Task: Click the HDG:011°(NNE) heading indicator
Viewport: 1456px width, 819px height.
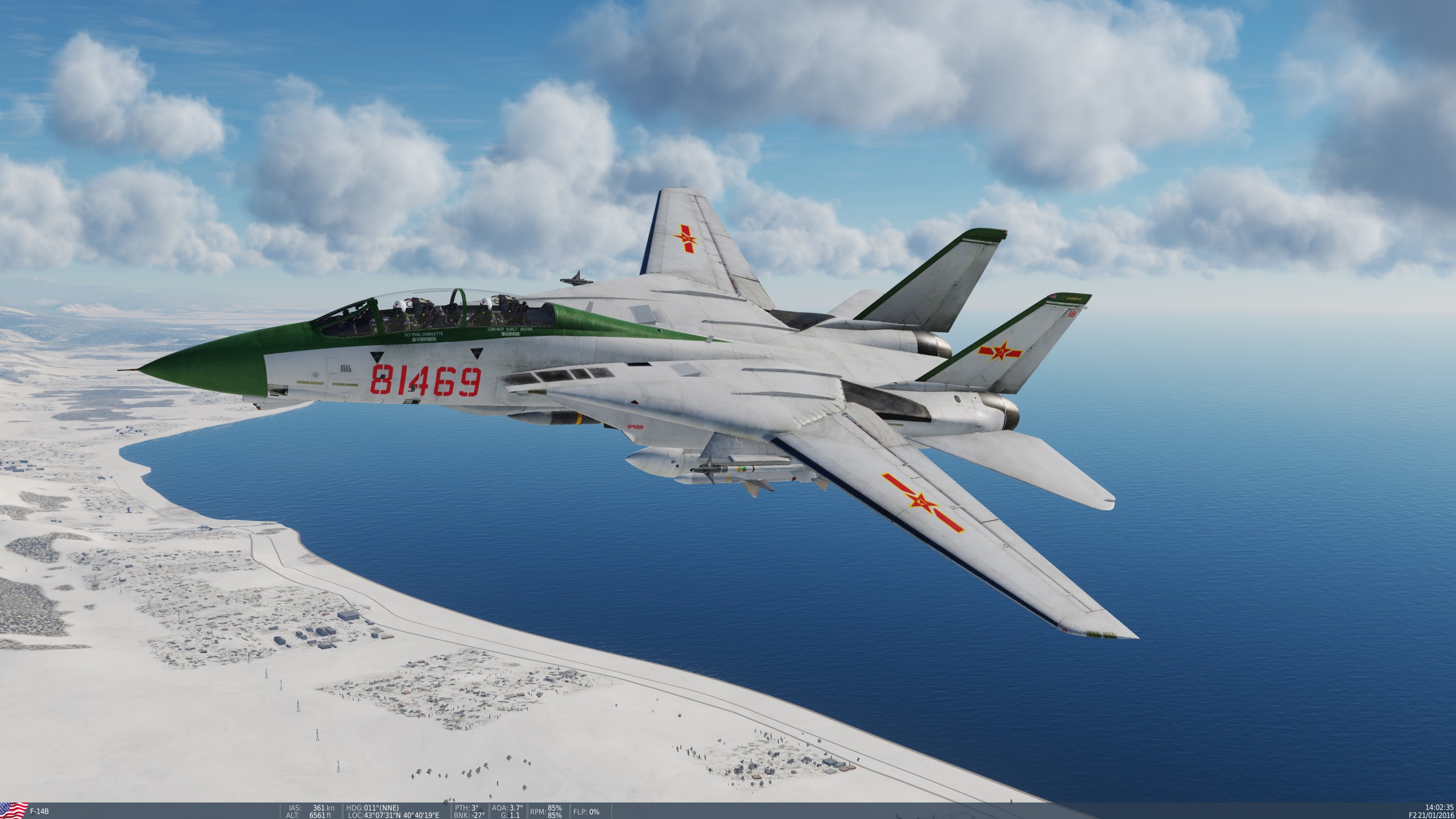Action: [x=373, y=808]
